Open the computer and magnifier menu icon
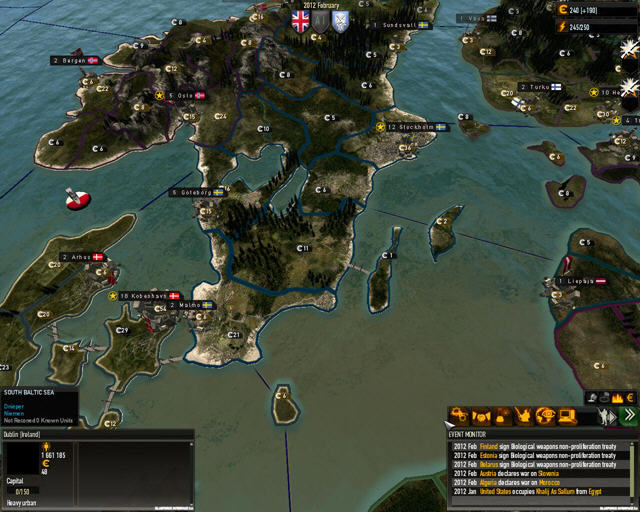 click(568, 415)
